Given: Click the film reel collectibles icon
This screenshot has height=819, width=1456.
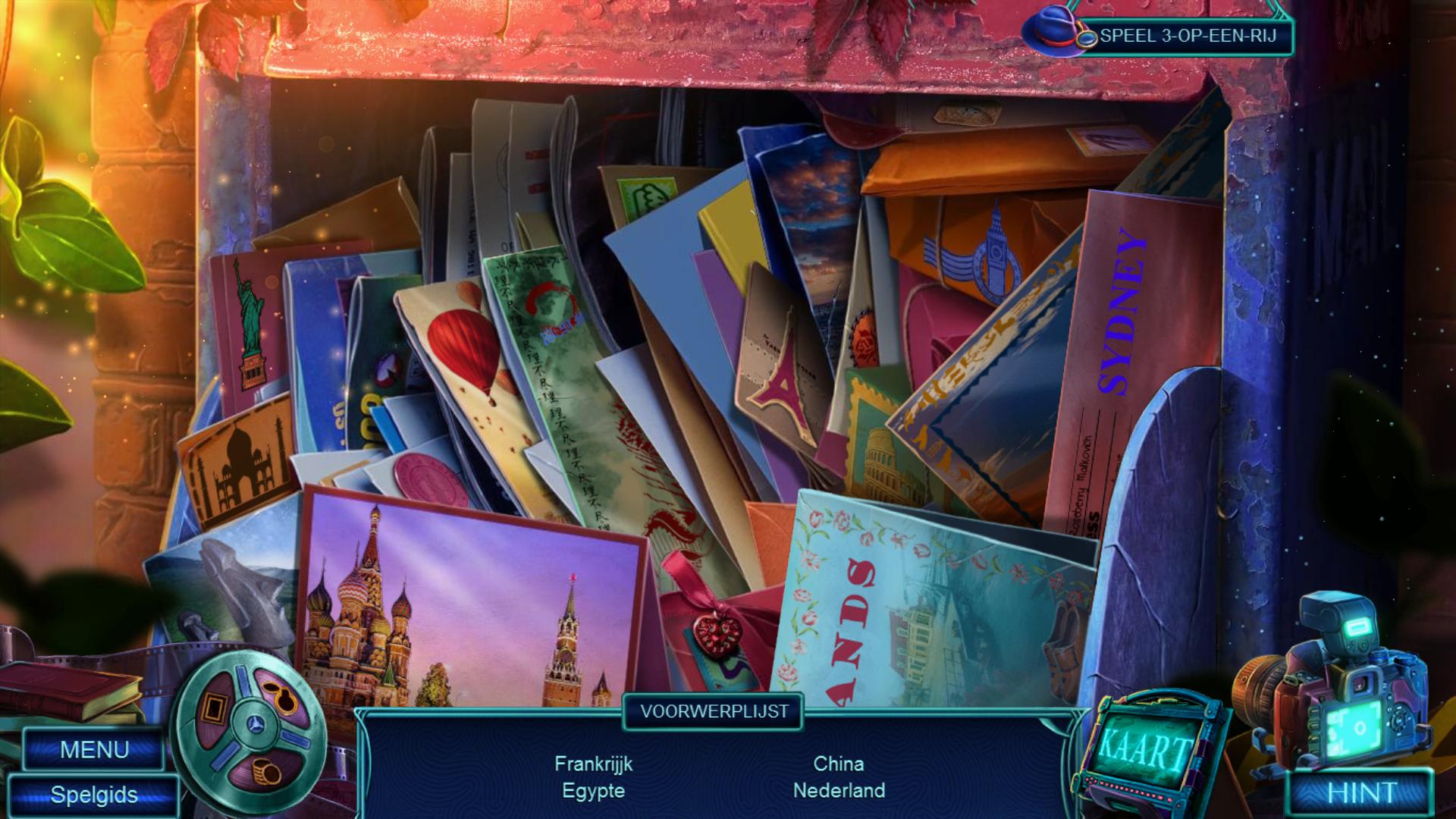Looking at the screenshot, I should (x=249, y=727).
